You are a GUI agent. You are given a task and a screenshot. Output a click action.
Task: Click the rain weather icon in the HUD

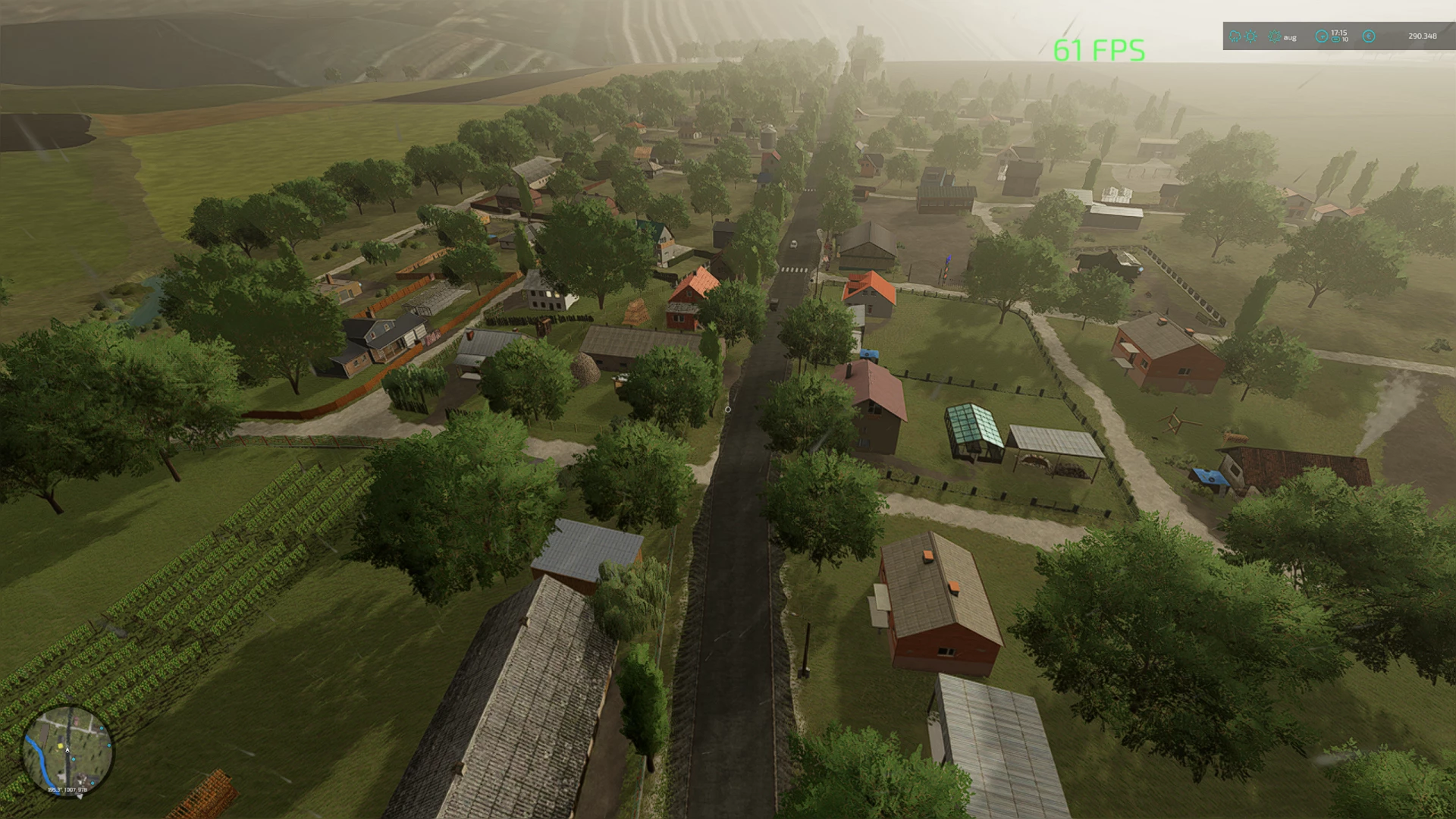click(x=1235, y=36)
